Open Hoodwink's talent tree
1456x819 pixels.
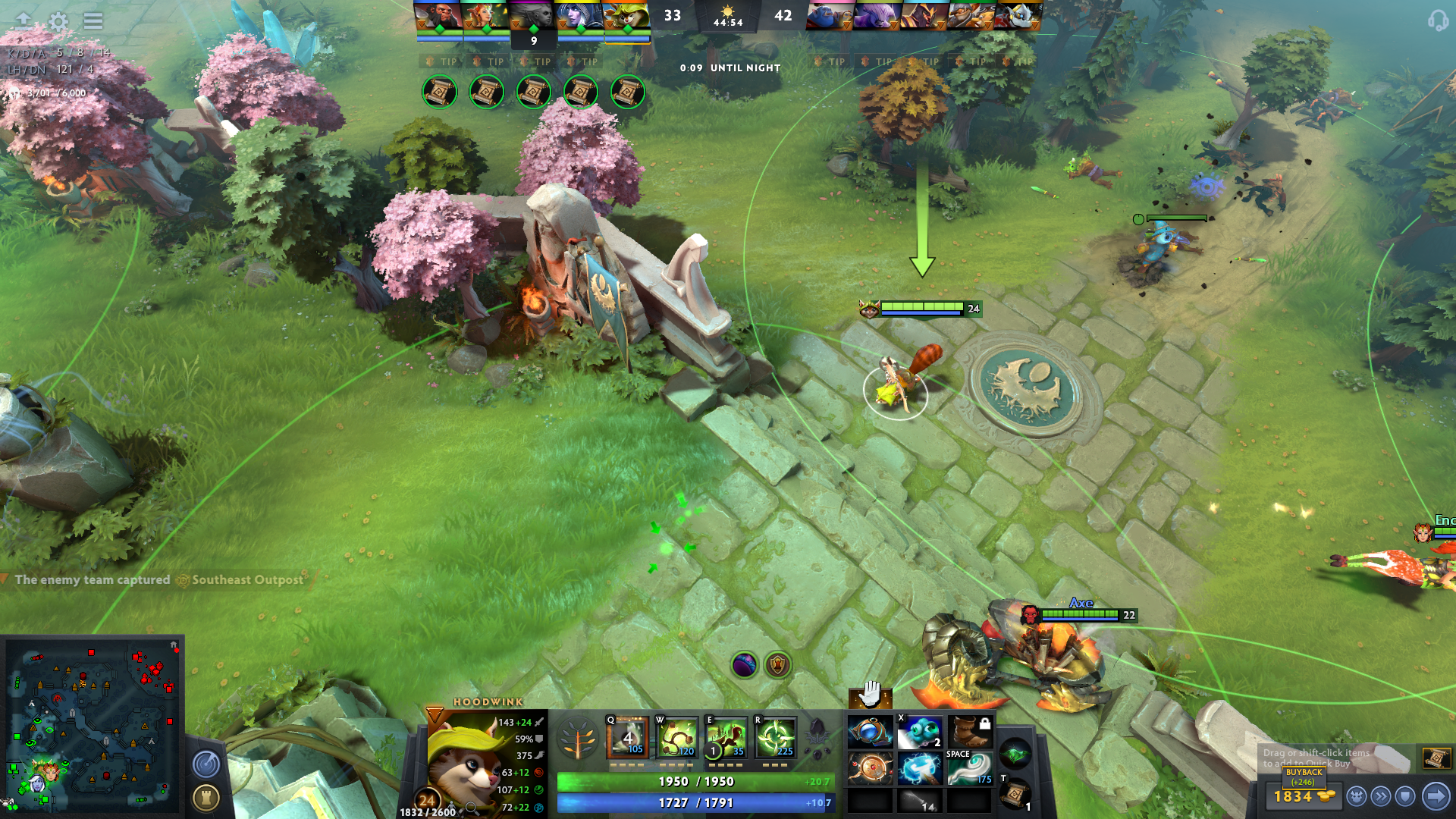click(x=578, y=738)
